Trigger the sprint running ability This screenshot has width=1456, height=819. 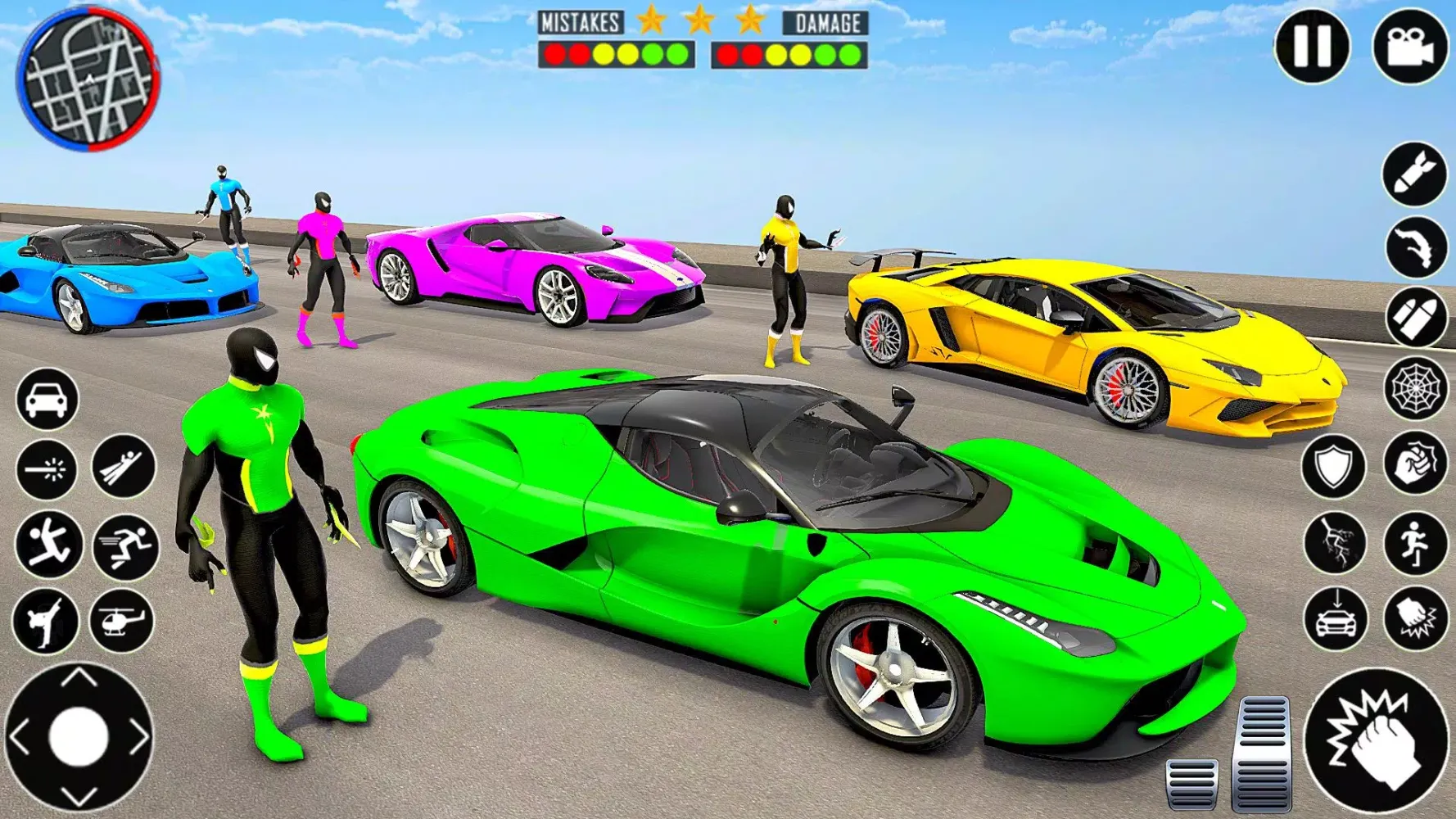pos(125,545)
